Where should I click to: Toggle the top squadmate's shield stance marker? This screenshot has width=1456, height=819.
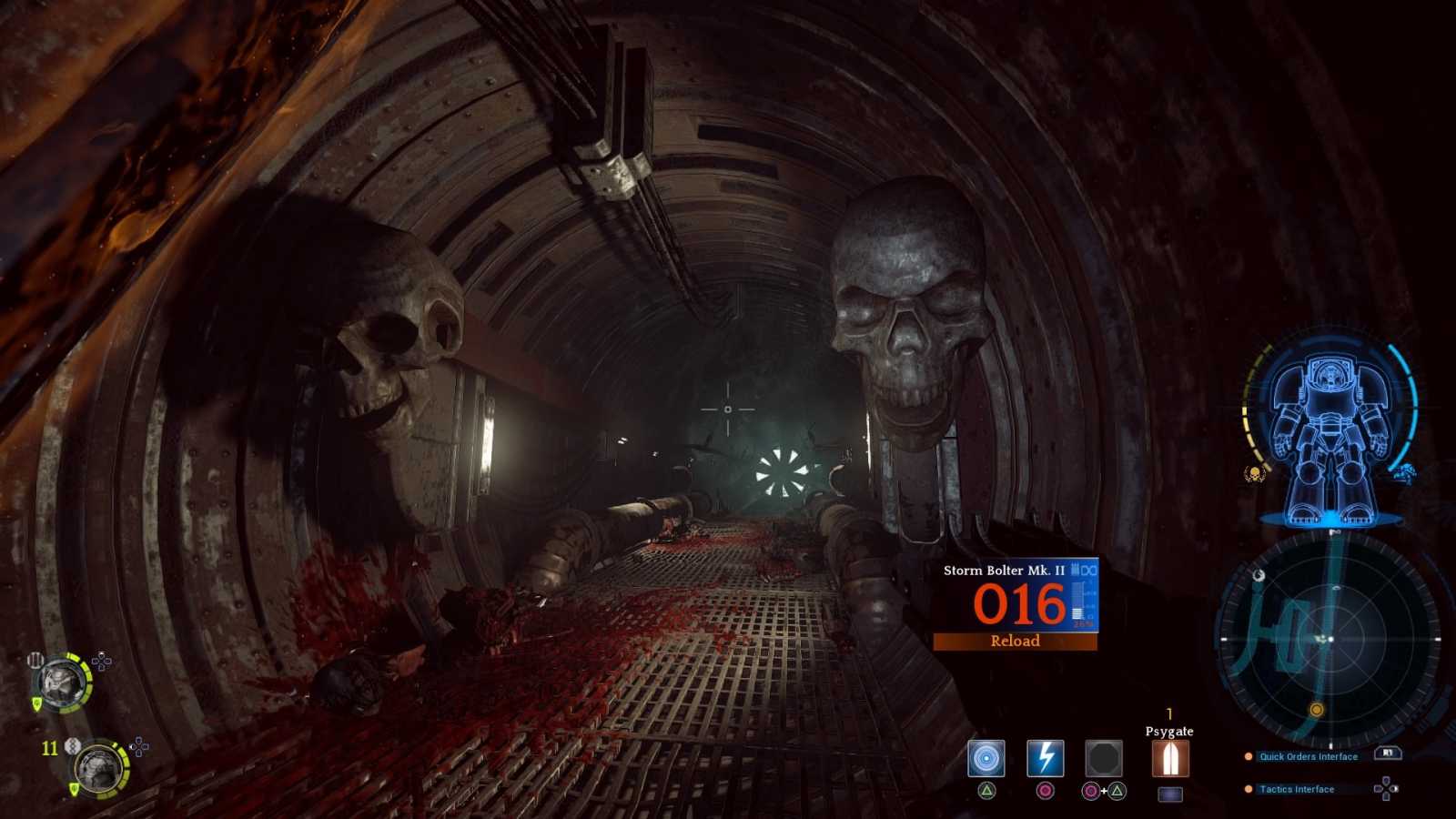tap(36, 703)
